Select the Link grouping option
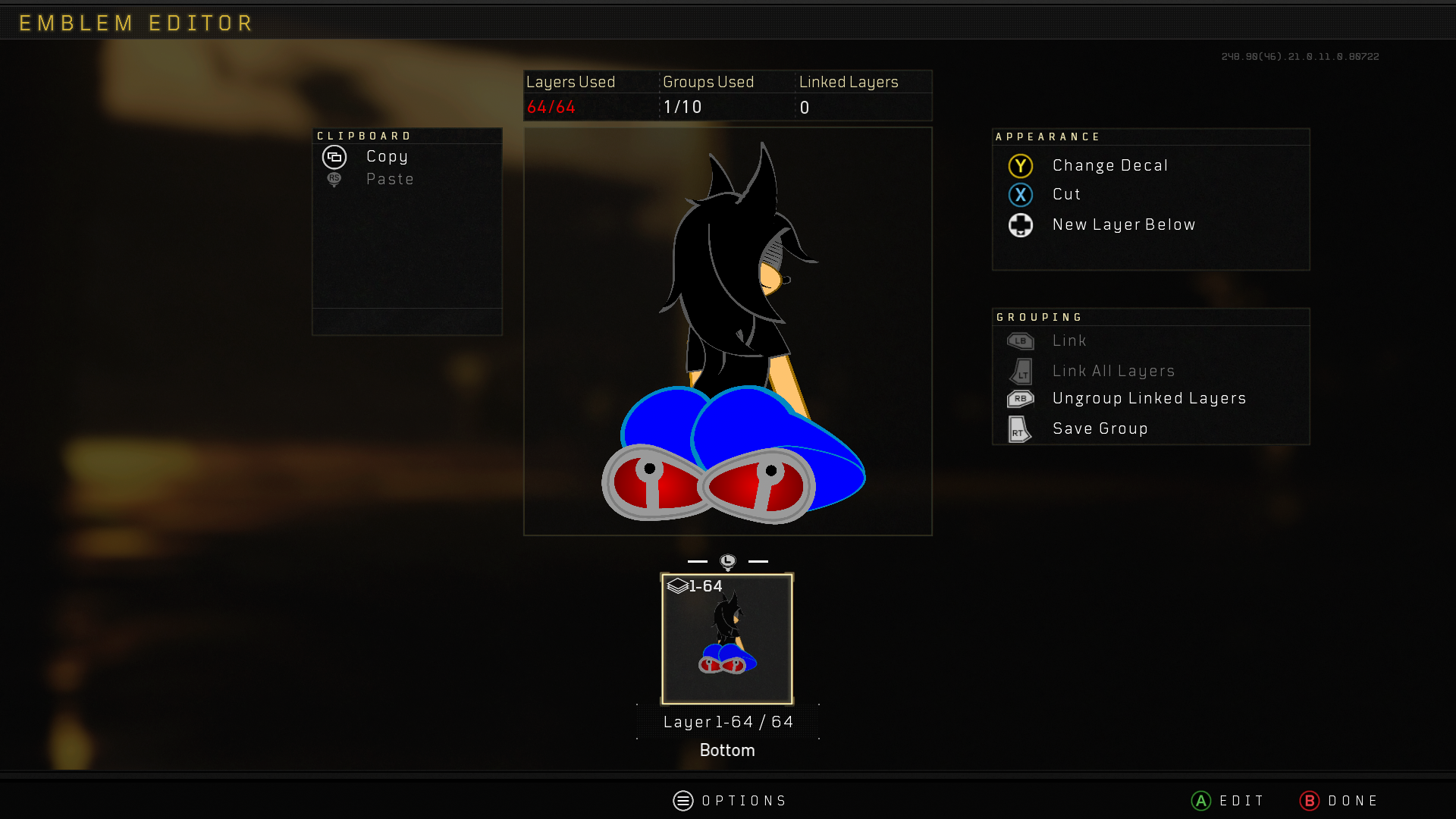Image resolution: width=1456 pixels, height=819 pixels. 1068,341
